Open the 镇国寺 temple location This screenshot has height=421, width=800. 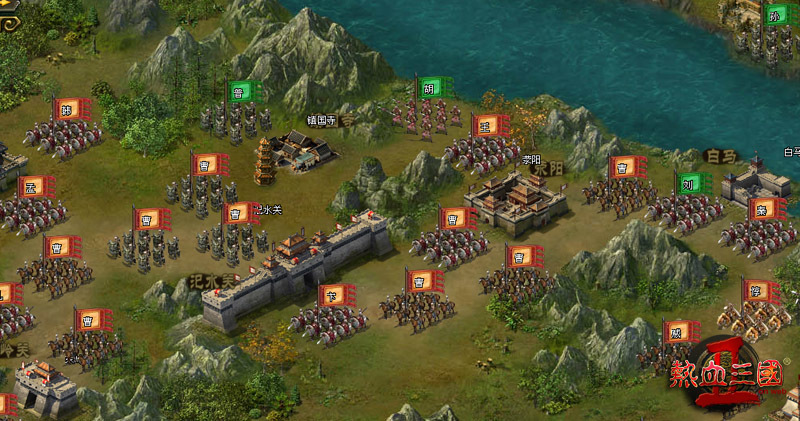(x=298, y=148)
